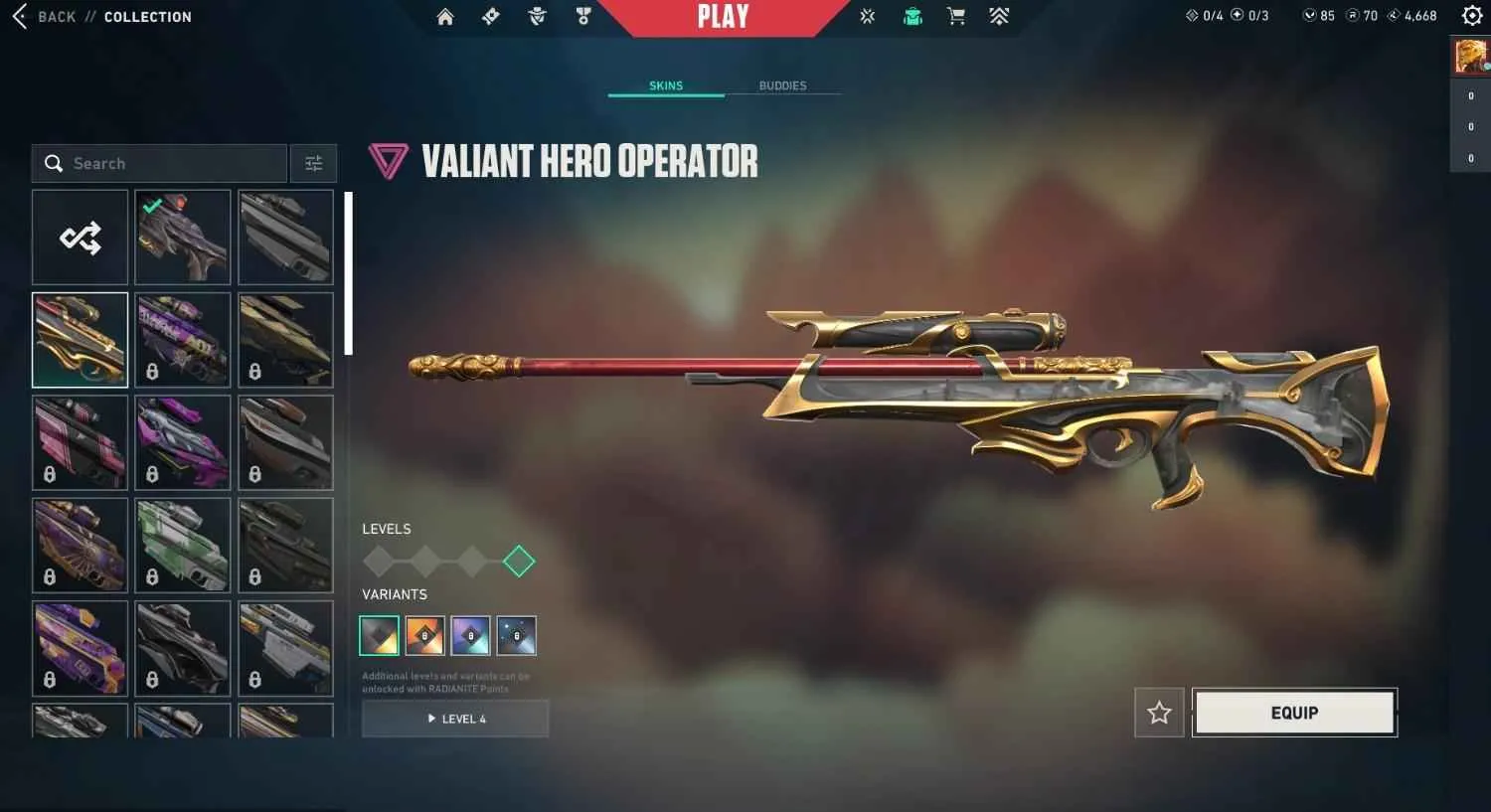The image size is (1491, 812).
Task: Open the search filter options
Action: (x=313, y=163)
